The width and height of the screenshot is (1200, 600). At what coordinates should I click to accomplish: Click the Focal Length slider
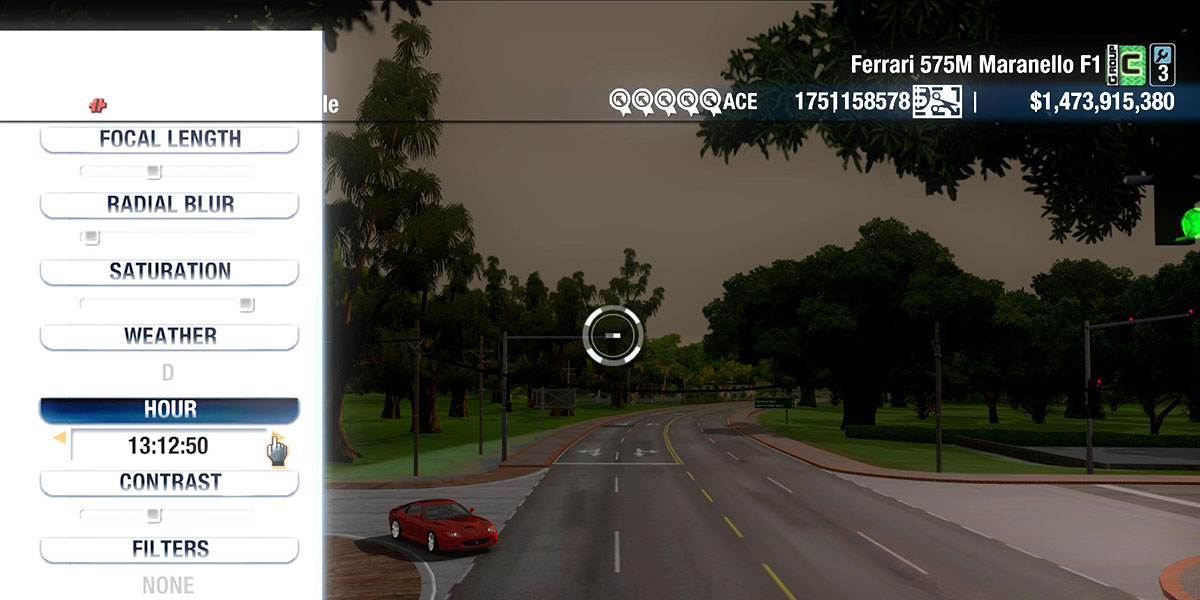click(x=154, y=172)
